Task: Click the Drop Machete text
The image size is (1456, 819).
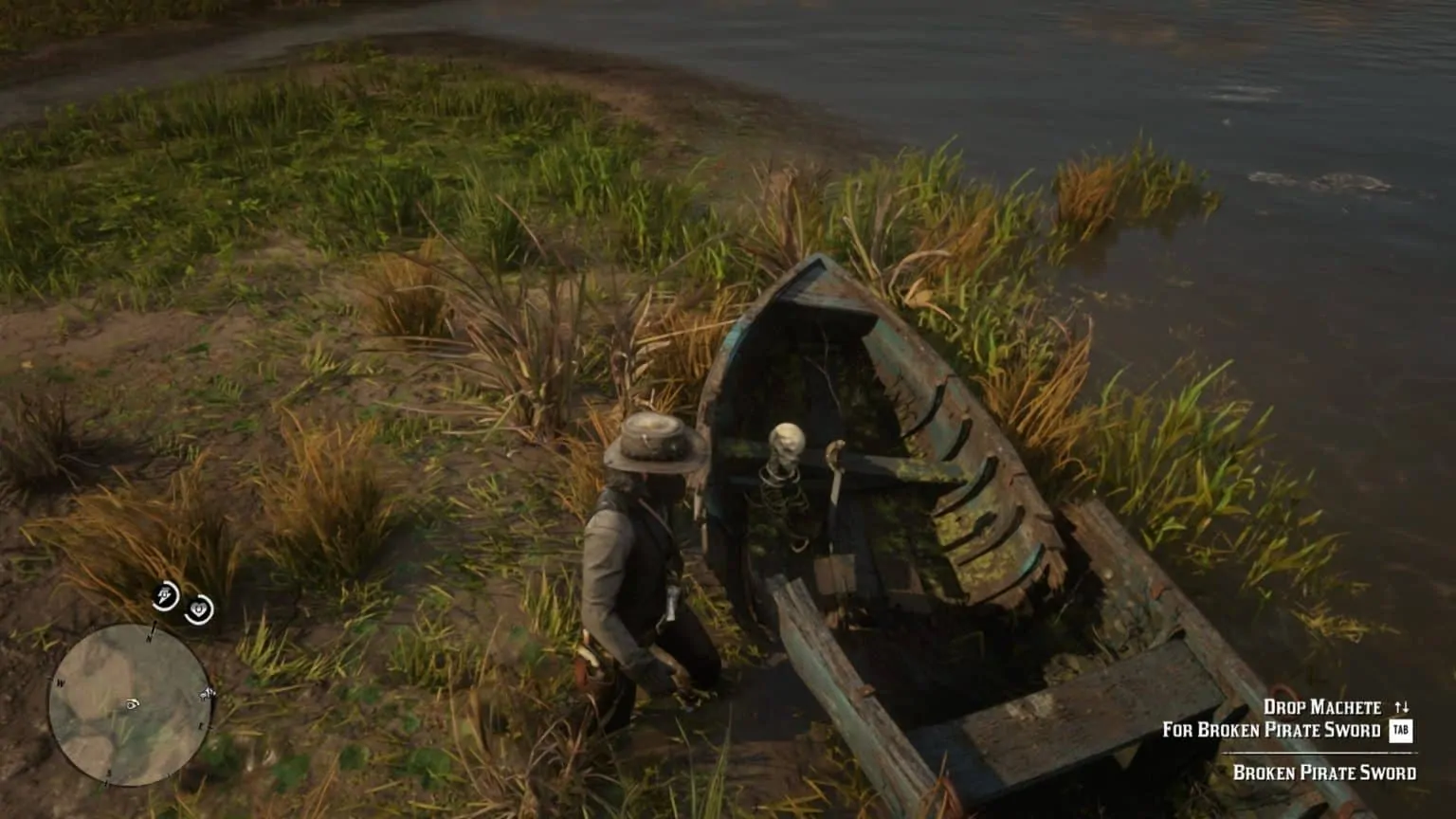Action: (1323, 706)
